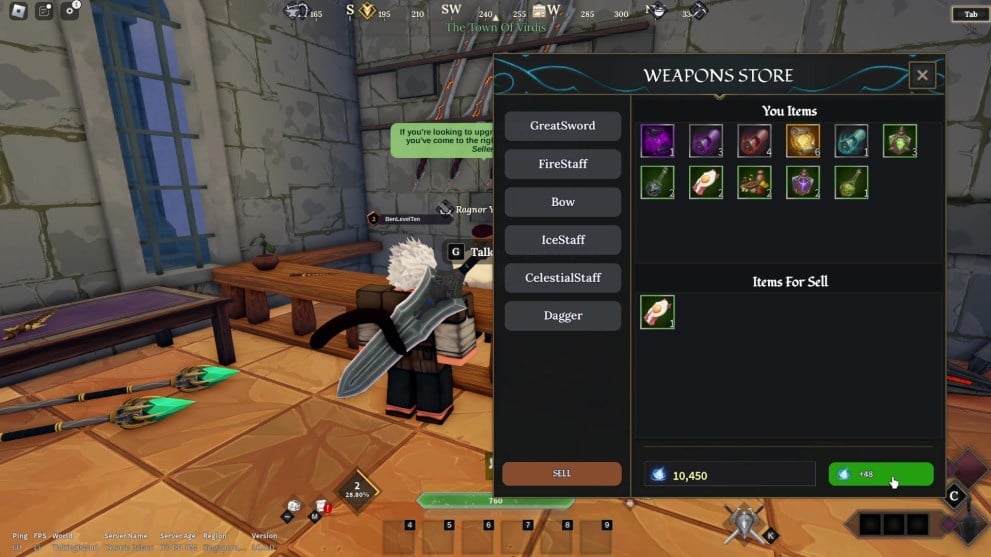This screenshot has height=557, width=991.
Task: Select the bacon and egg in your items
Action: point(706,182)
